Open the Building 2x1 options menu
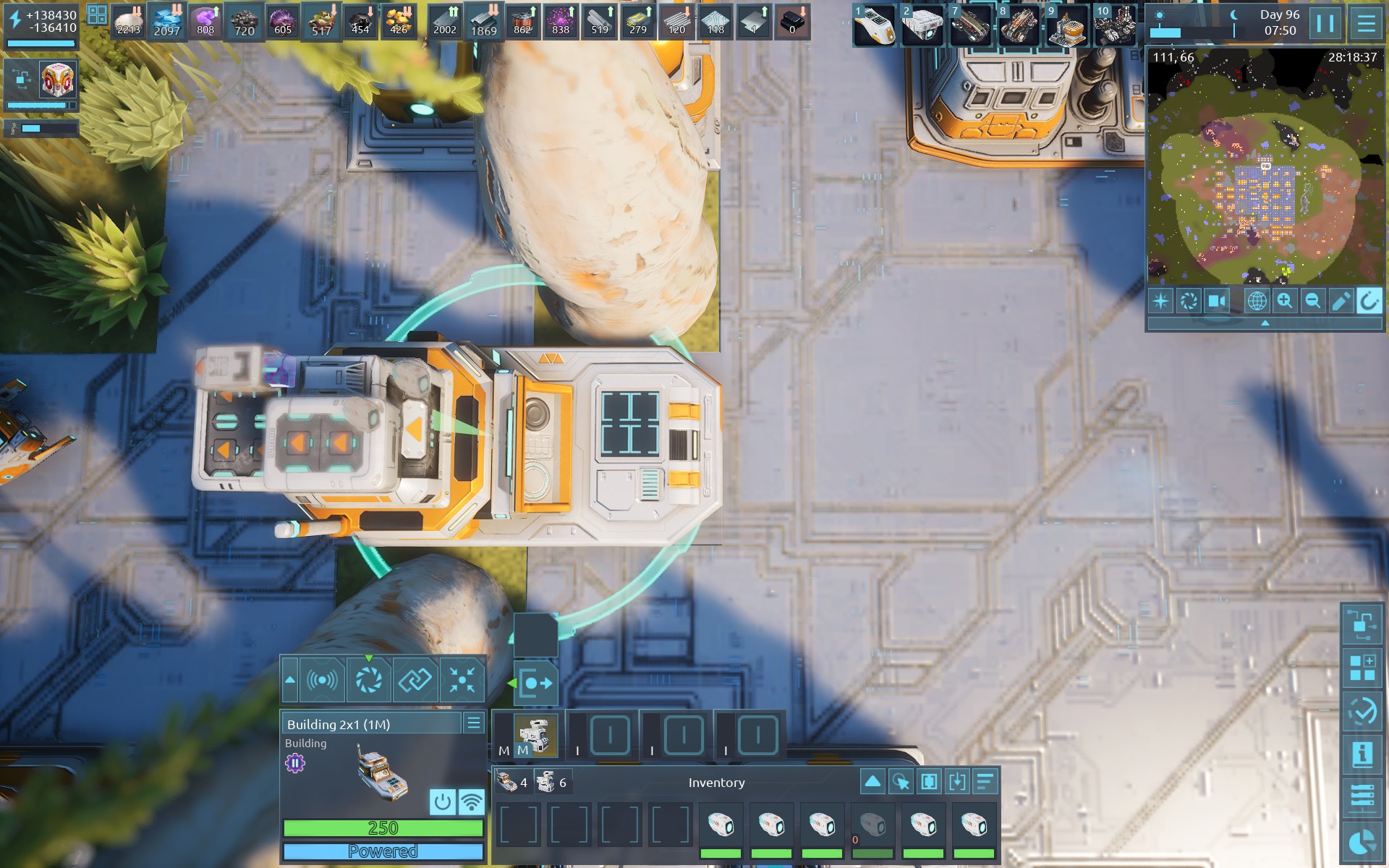1389x868 pixels. [x=474, y=723]
